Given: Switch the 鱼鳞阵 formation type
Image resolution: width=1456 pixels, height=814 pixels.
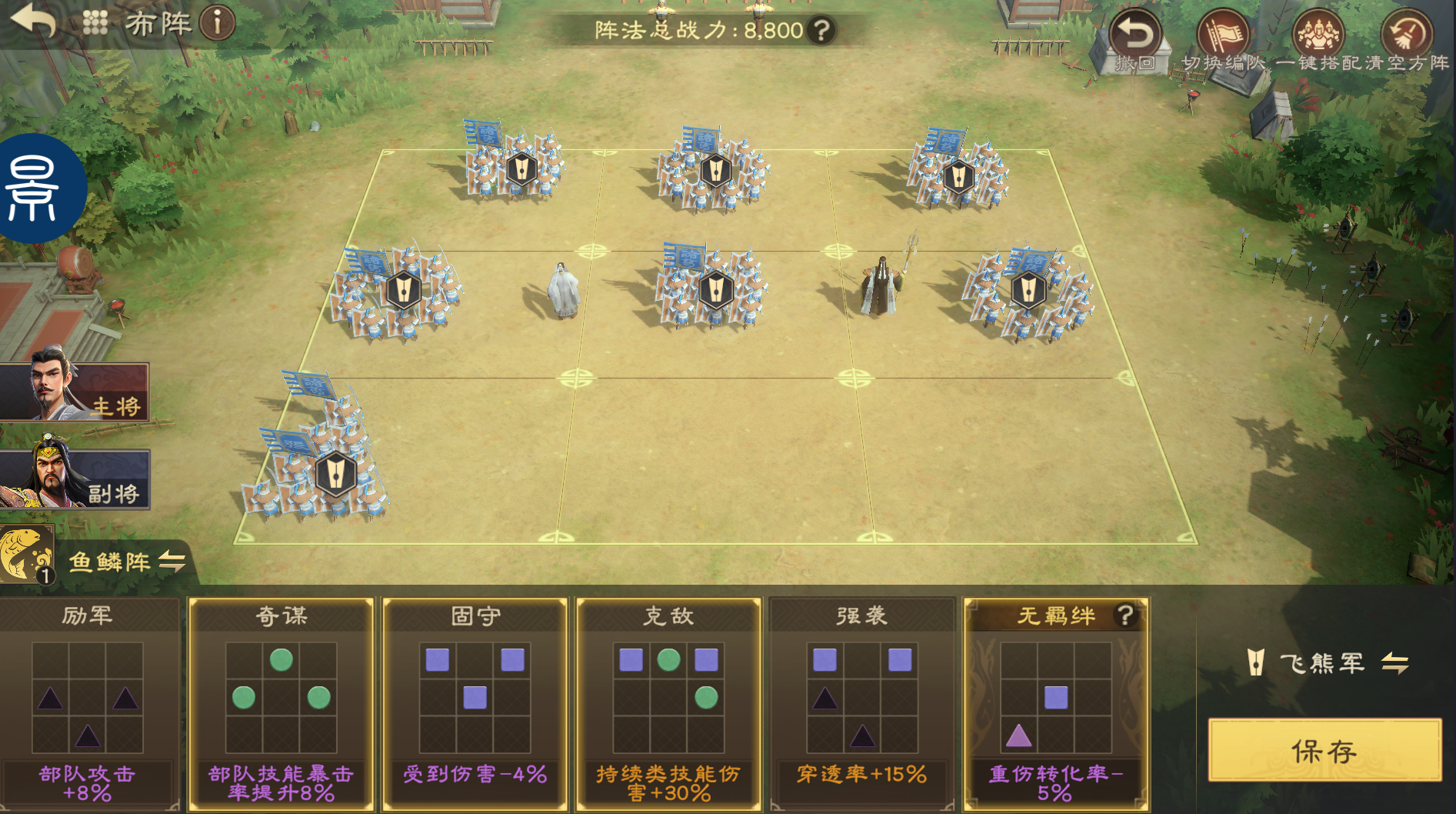Looking at the screenshot, I should pos(172,562).
